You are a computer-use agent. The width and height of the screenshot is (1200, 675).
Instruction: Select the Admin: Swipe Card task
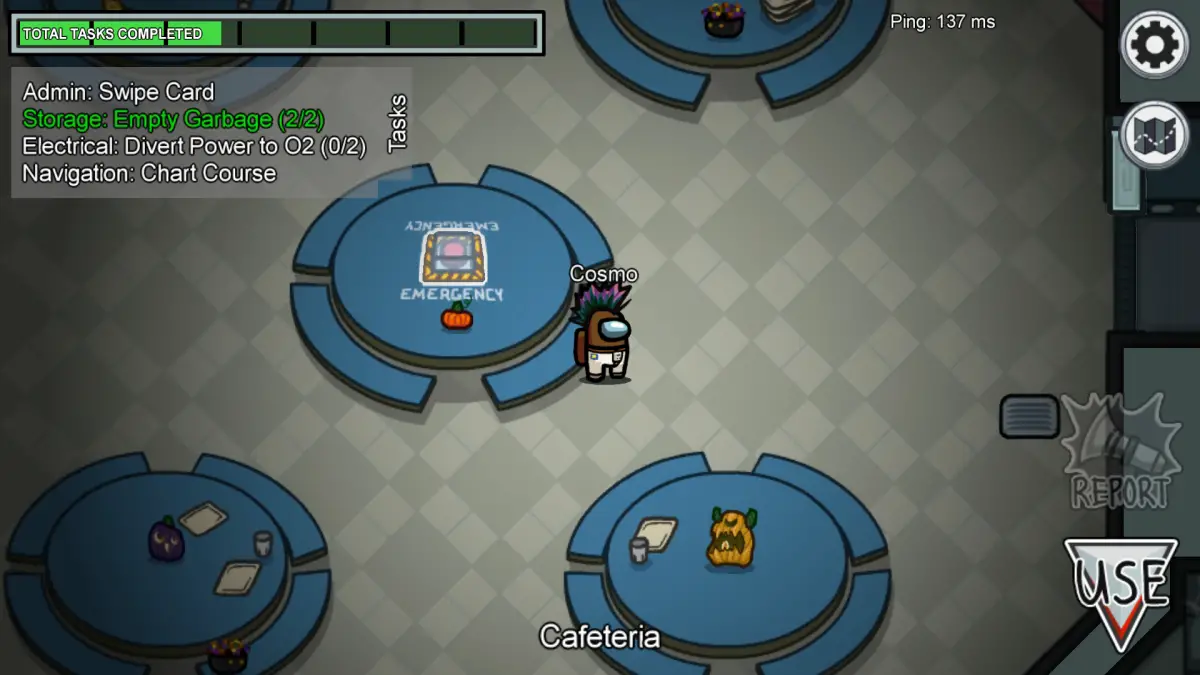(x=118, y=92)
